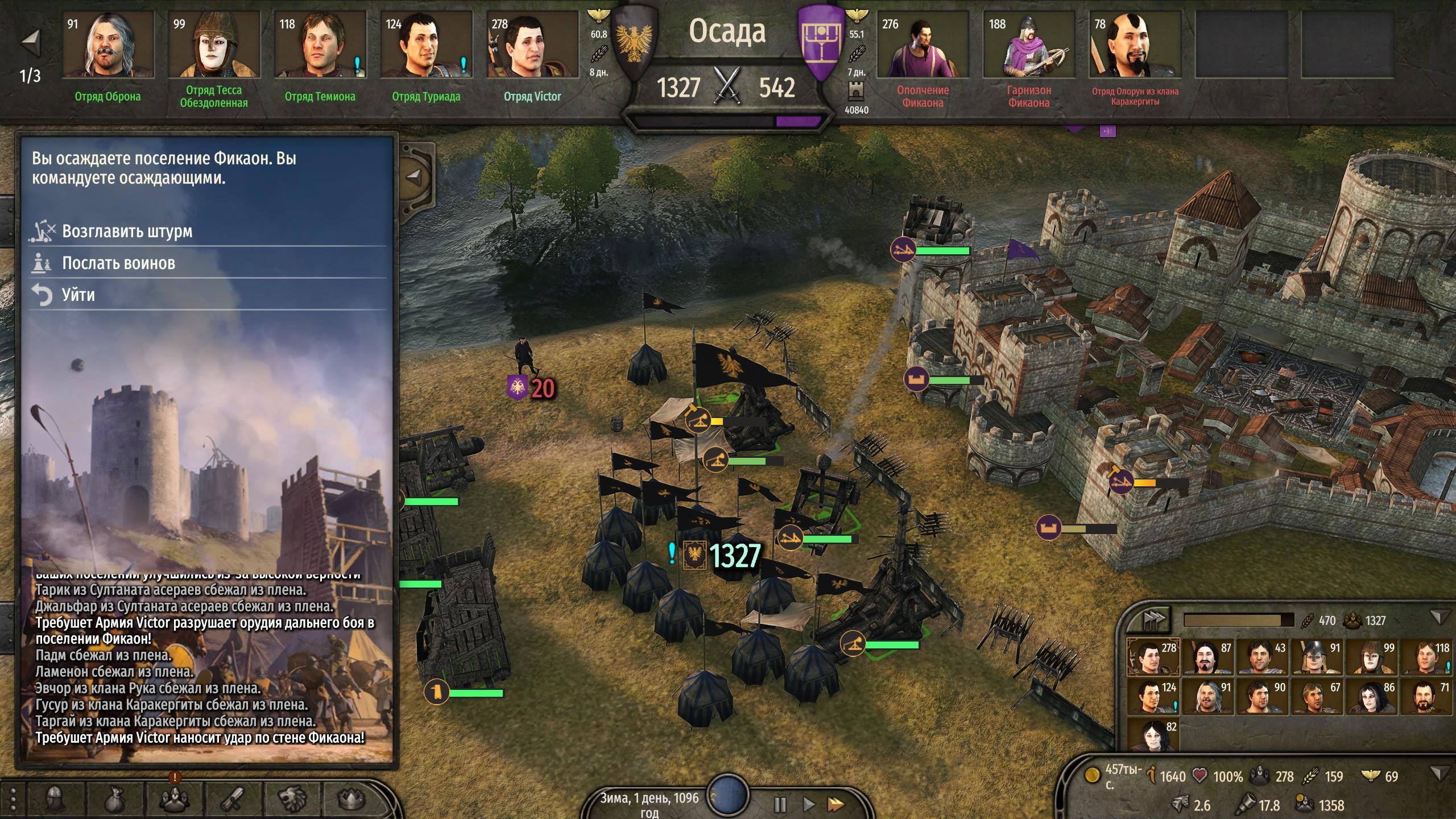Screen dimensions: 1456x819
Task: Select the Ополчение Фикаона defender portrait
Action: (923, 45)
